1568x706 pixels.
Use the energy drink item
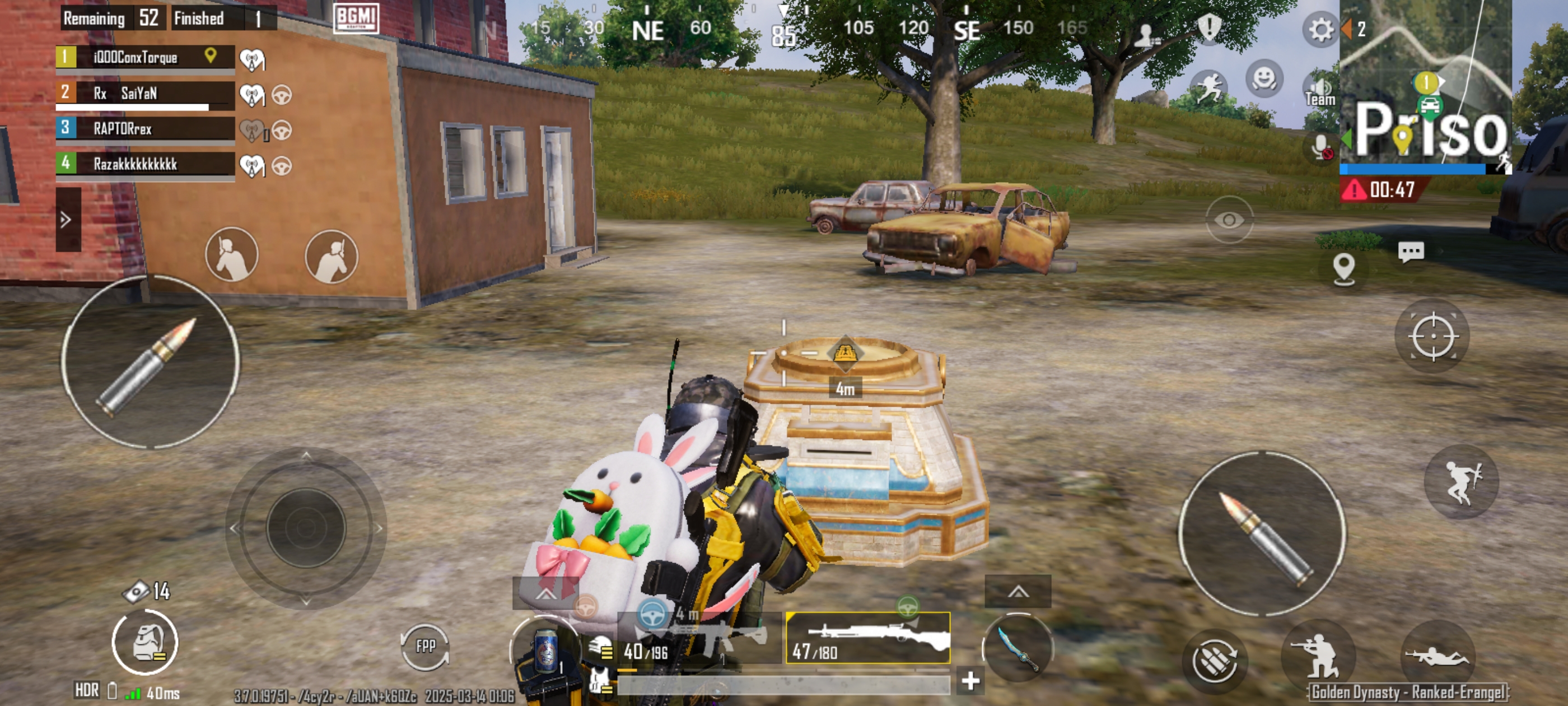point(545,652)
